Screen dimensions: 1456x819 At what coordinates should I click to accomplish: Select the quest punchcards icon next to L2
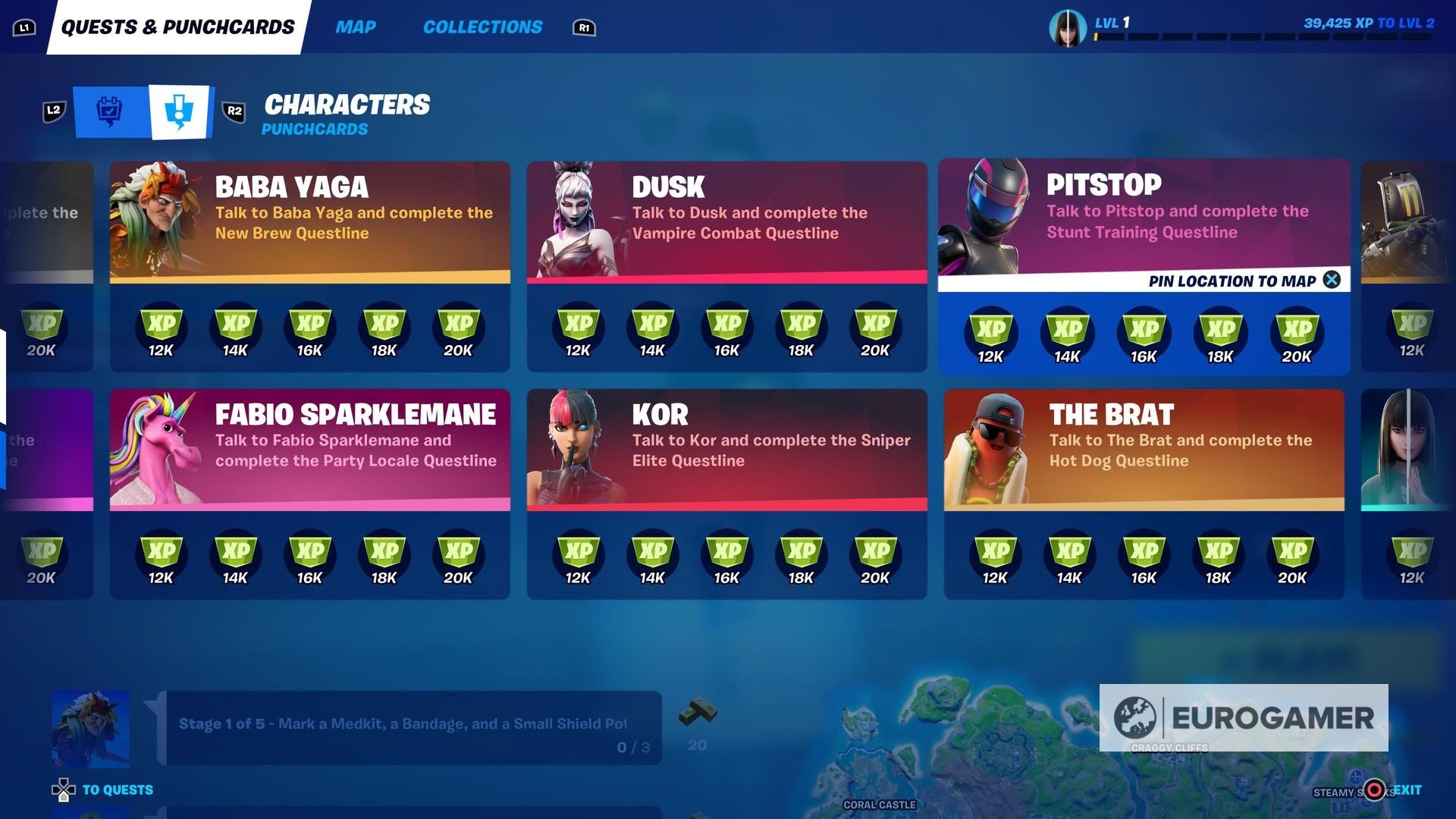[x=108, y=111]
